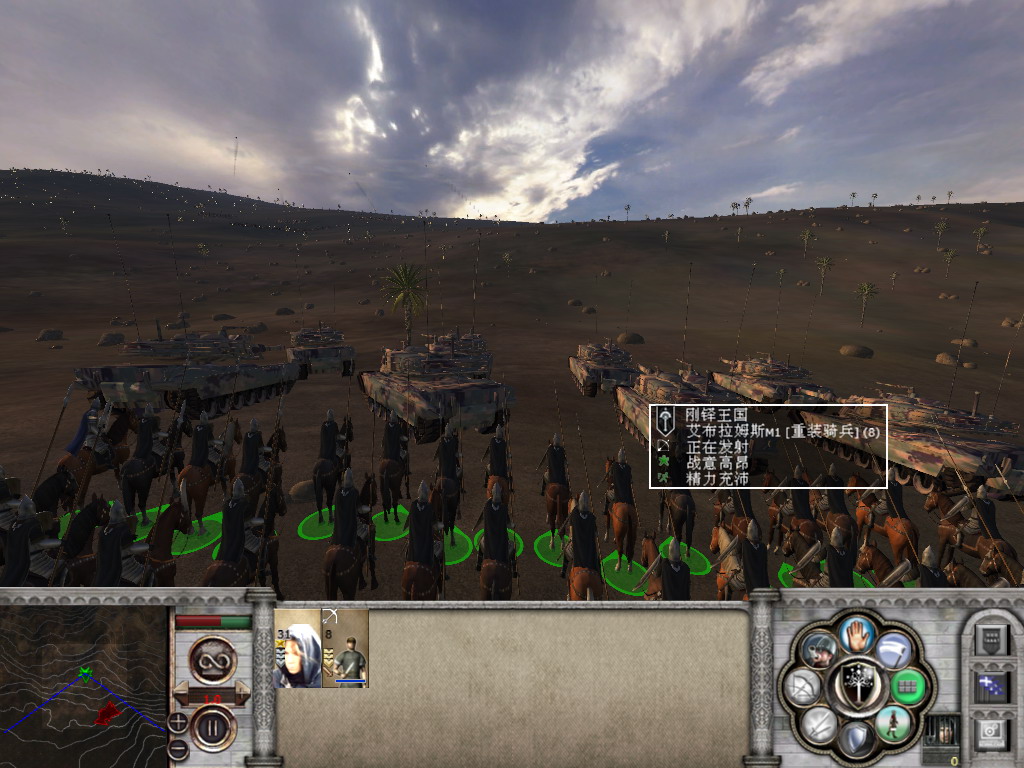Toggle run/walk mode with the walking soldier icon
The width and height of the screenshot is (1024, 768).
(891, 724)
